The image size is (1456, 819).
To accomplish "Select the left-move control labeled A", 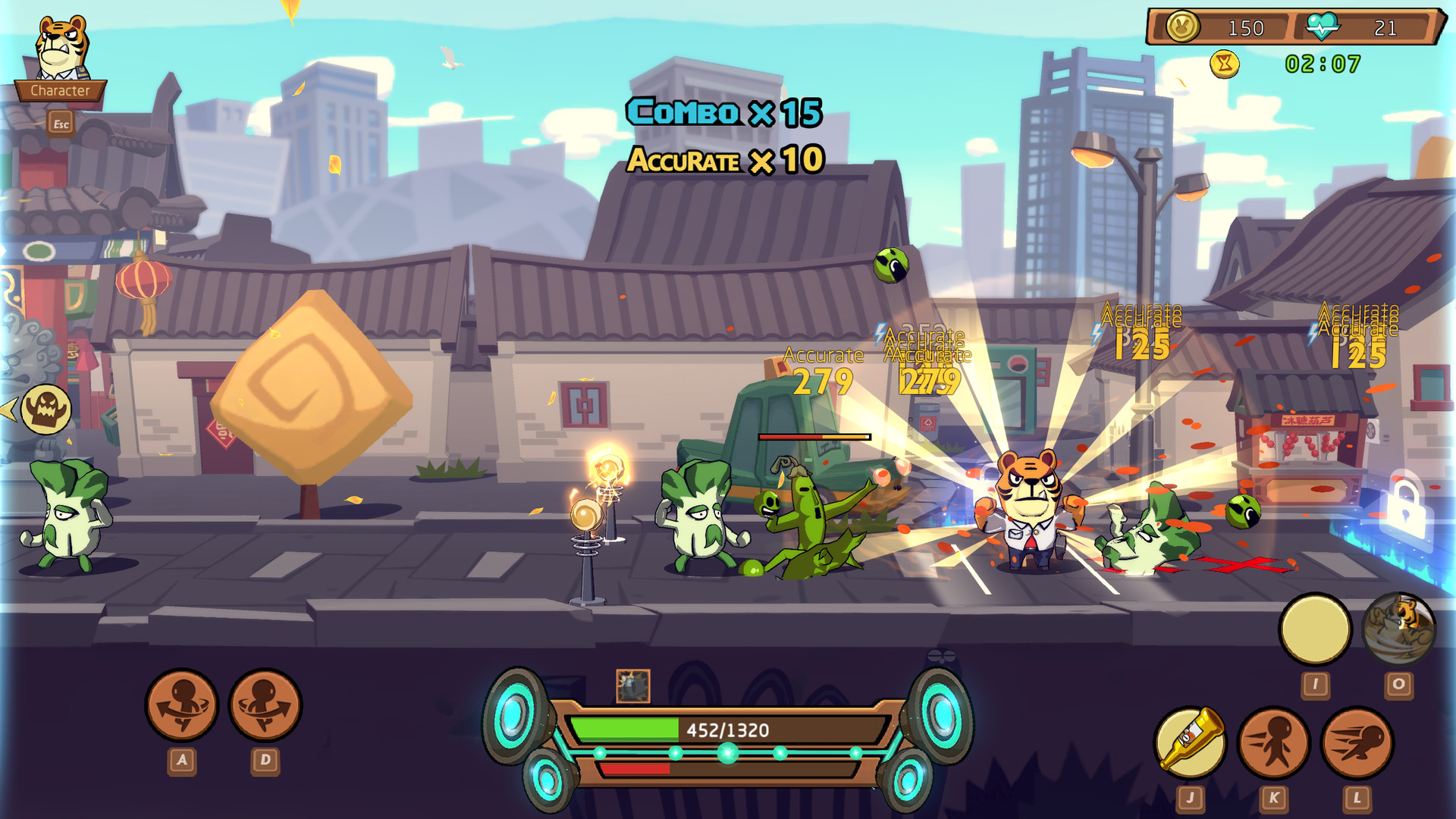I will click(x=182, y=705).
